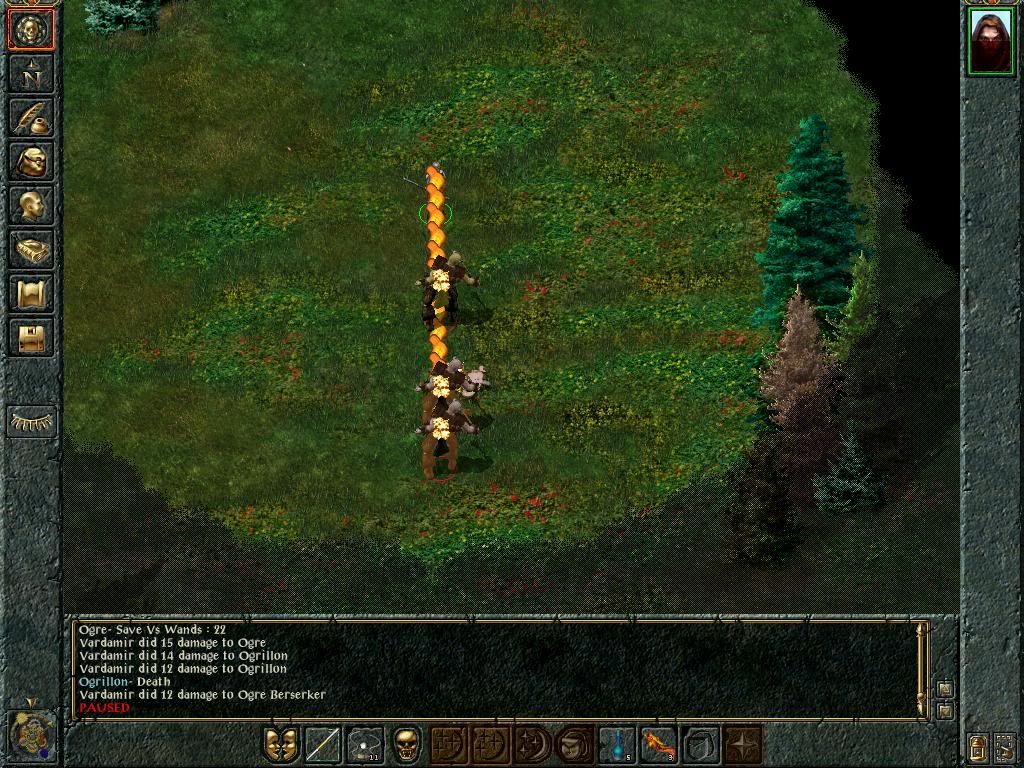The height and width of the screenshot is (768, 1024).
Task: Open the priest scroll icon
Action: 32,293
